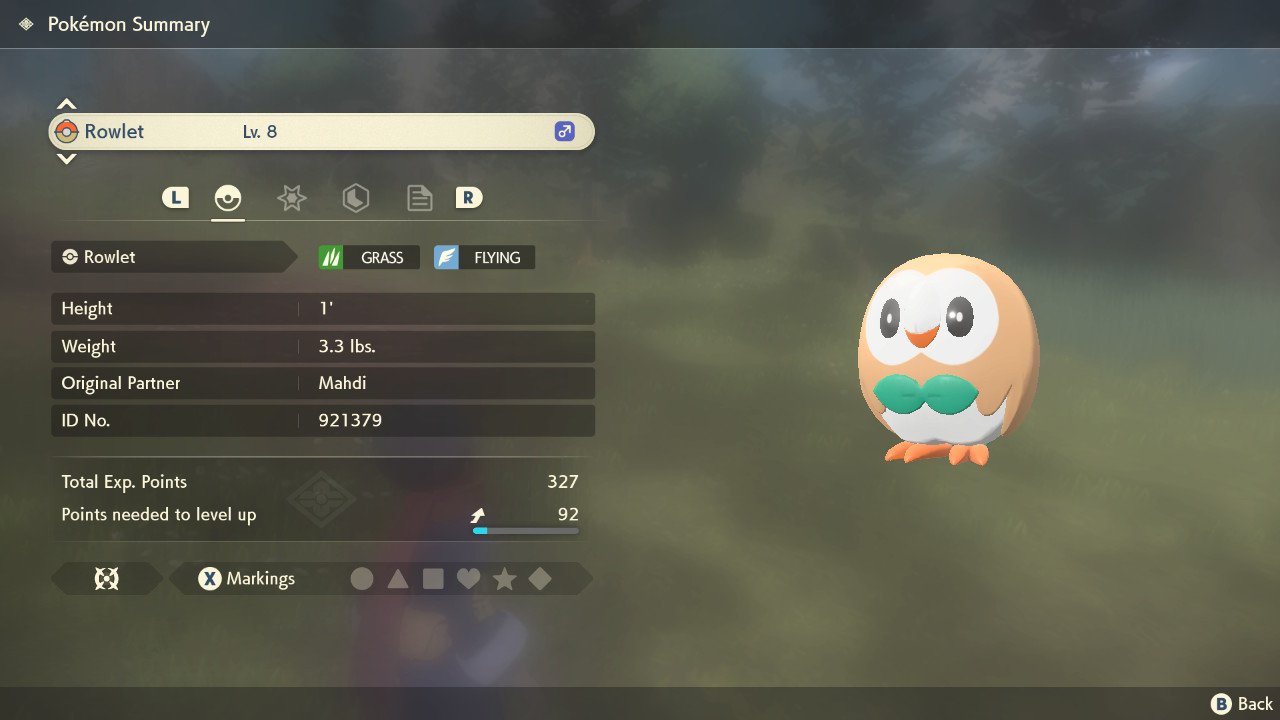Toggle the diamond marking
This screenshot has width=1280, height=720.
click(540, 579)
